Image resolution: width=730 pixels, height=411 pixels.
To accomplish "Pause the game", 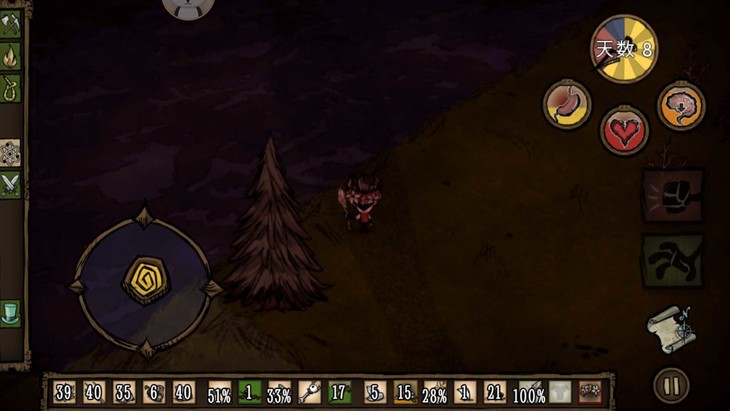I will [x=670, y=385].
